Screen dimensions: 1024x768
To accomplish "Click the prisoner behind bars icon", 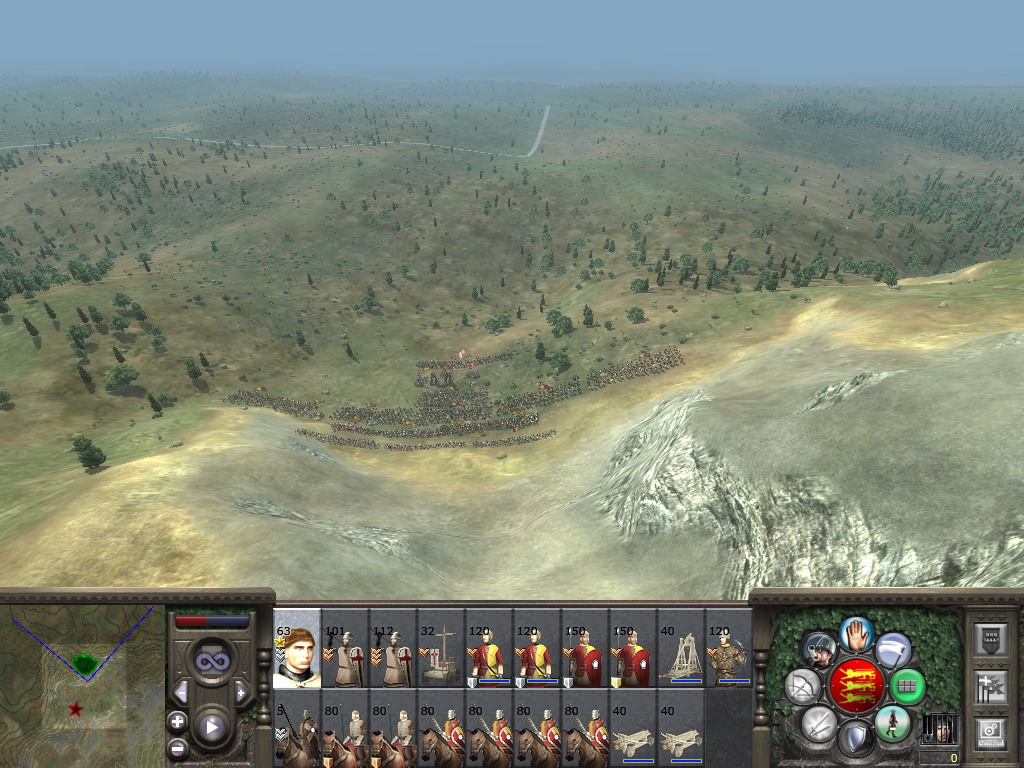I will point(938,729).
